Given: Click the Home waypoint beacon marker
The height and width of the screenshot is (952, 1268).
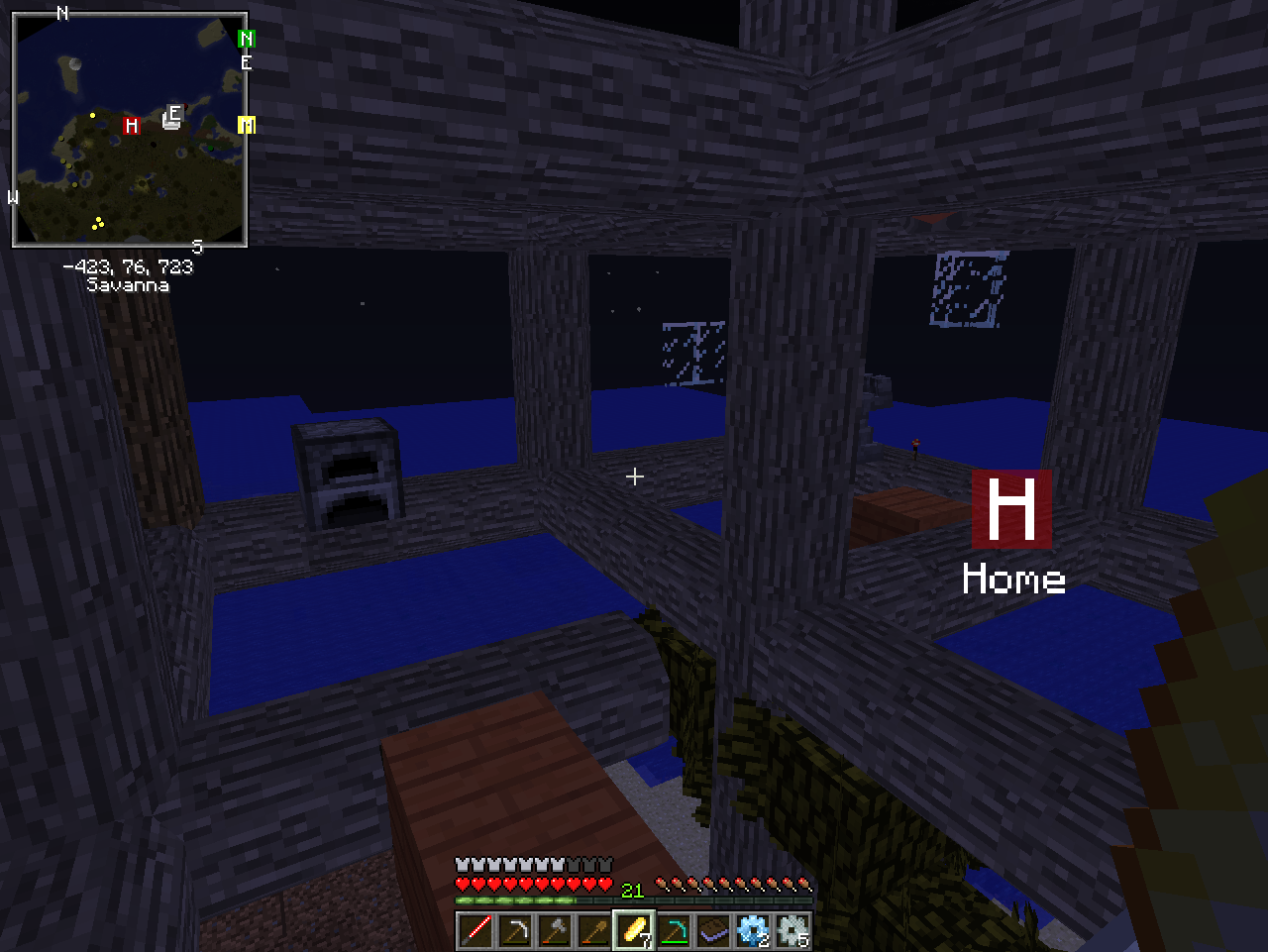Looking at the screenshot, I should coord(1011,509).
